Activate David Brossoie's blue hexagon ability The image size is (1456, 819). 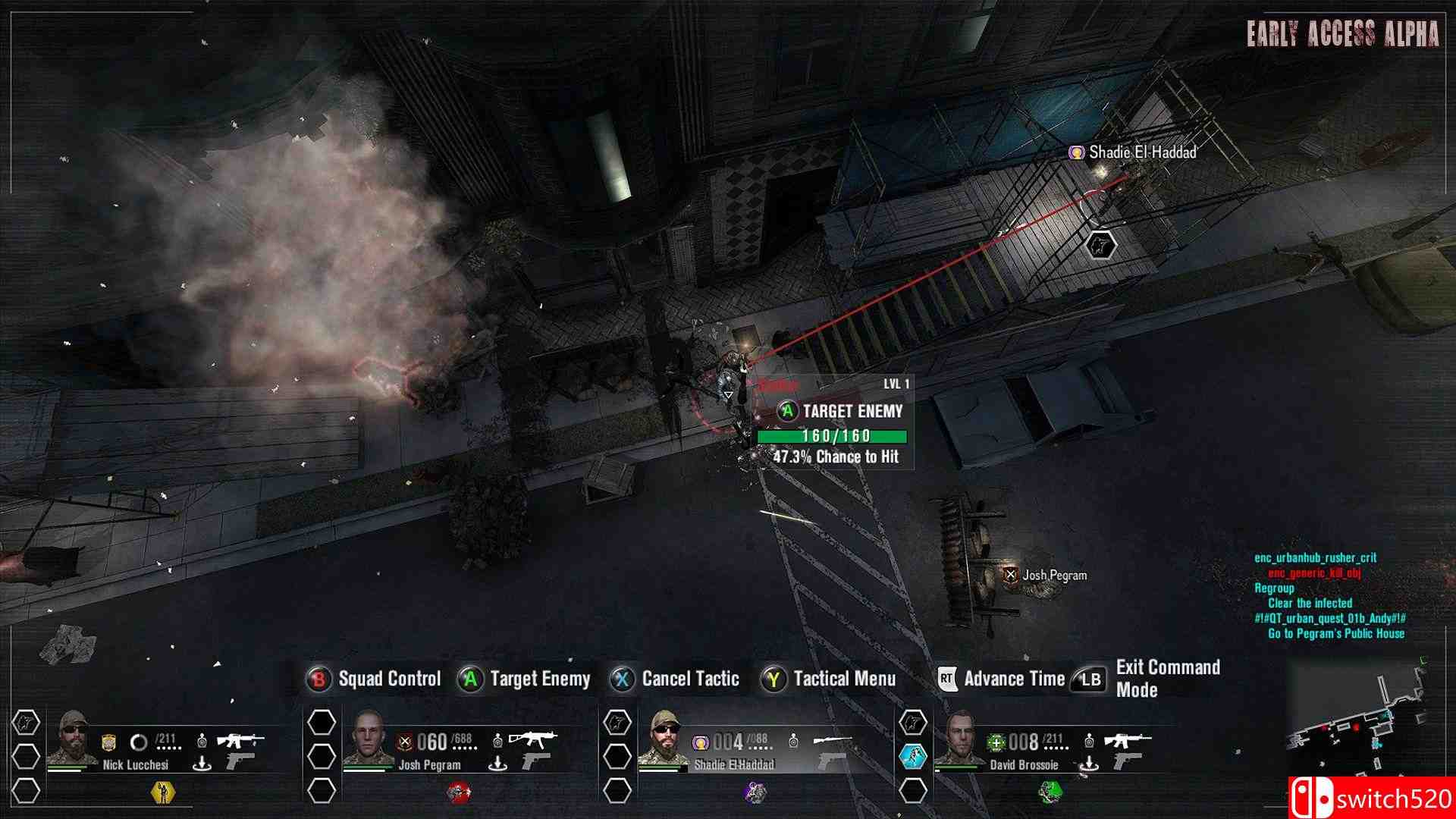(x=913, y=756)
